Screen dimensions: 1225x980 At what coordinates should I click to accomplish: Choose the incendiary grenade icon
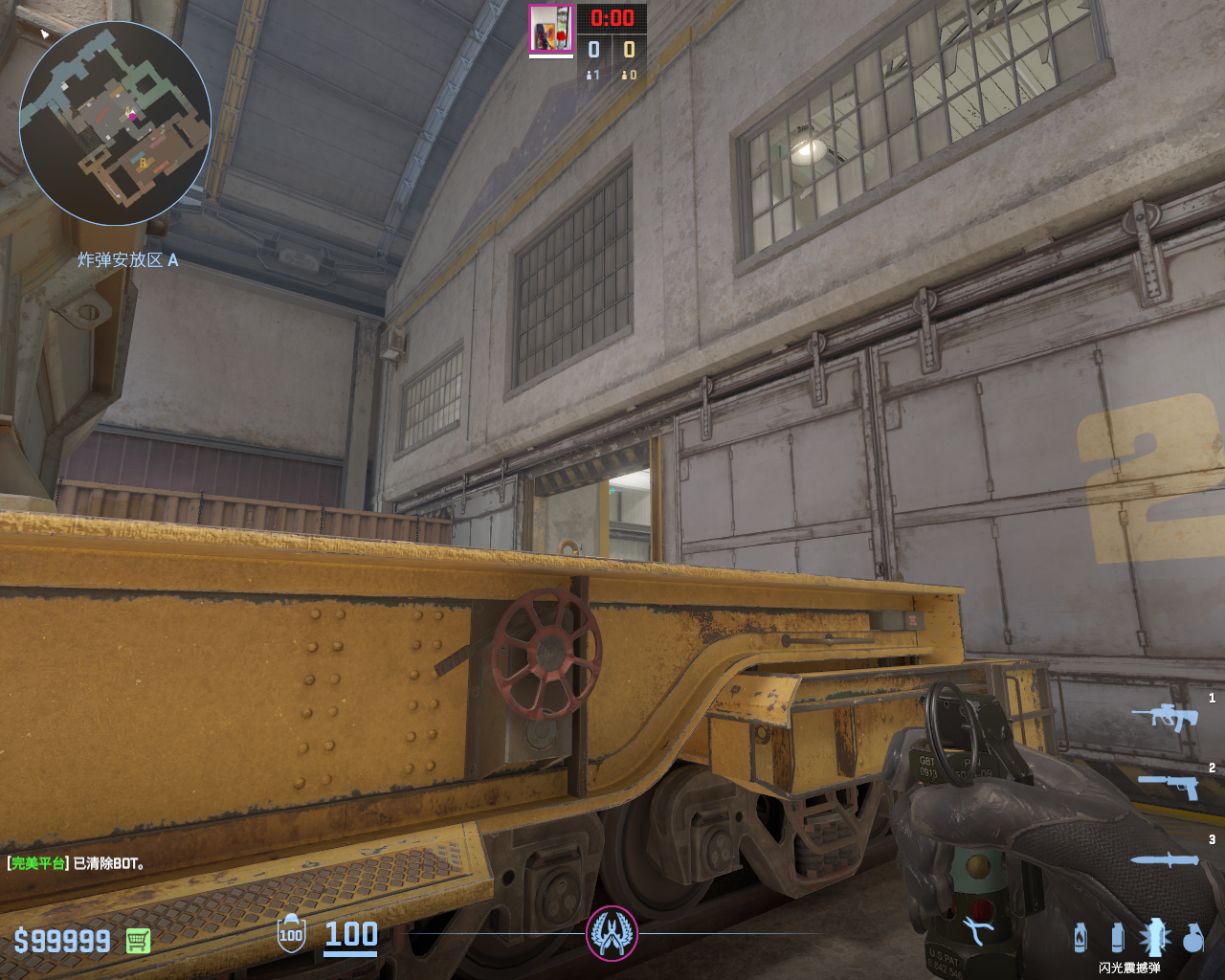(1080, 937)
